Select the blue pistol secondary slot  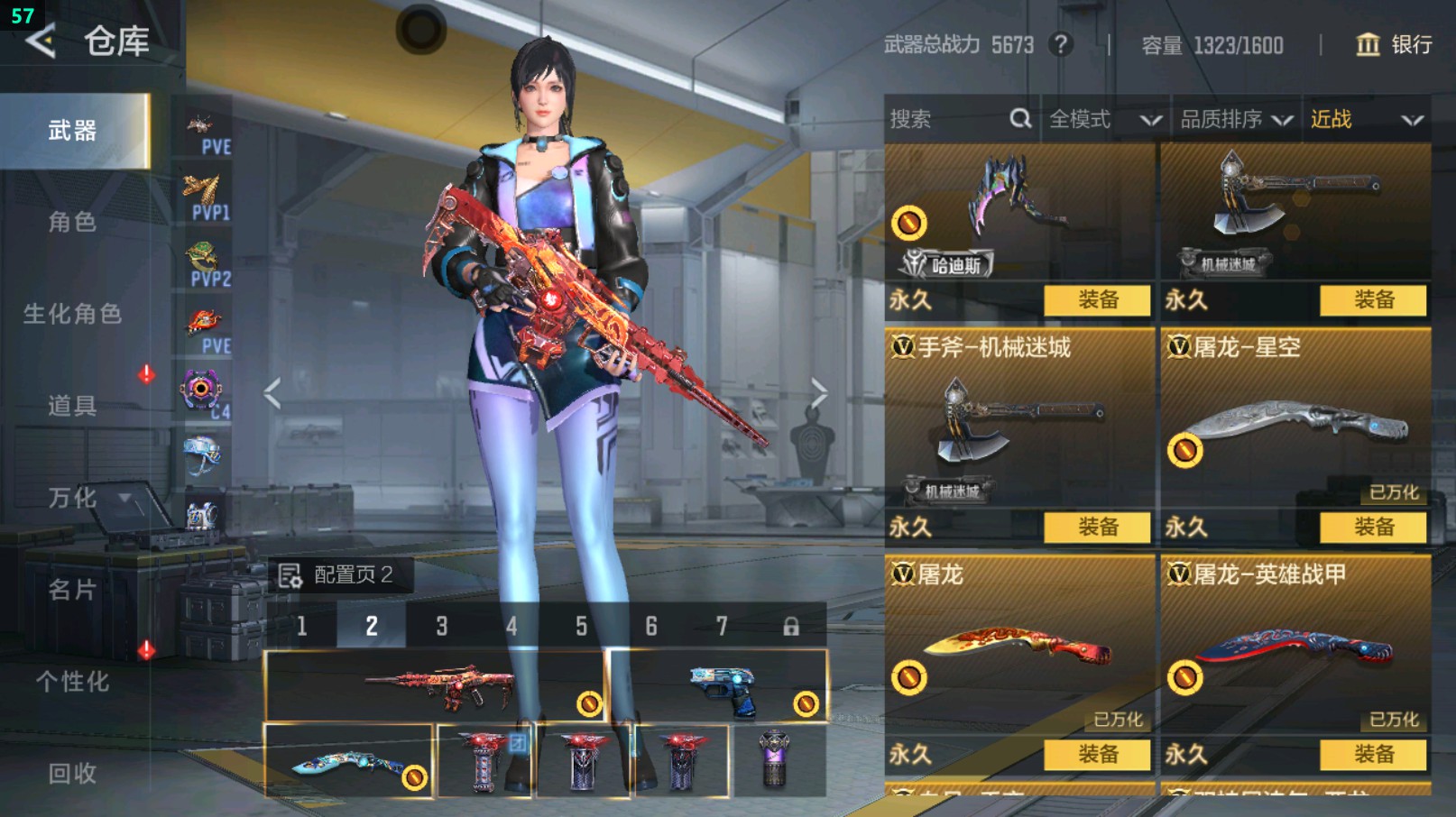tap(718, 686)
